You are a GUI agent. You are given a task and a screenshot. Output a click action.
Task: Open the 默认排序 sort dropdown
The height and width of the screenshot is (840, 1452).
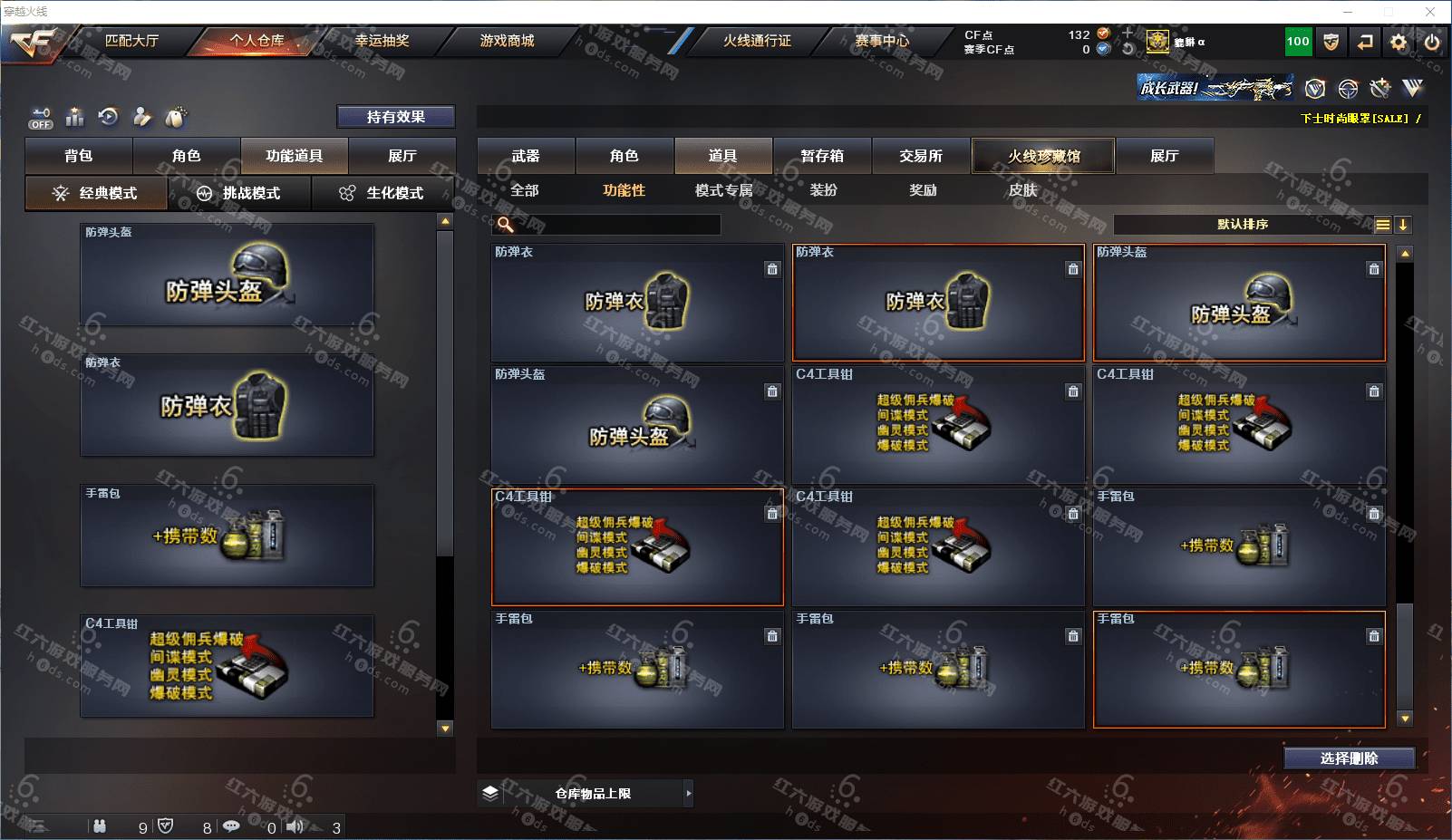[1244, 225]
